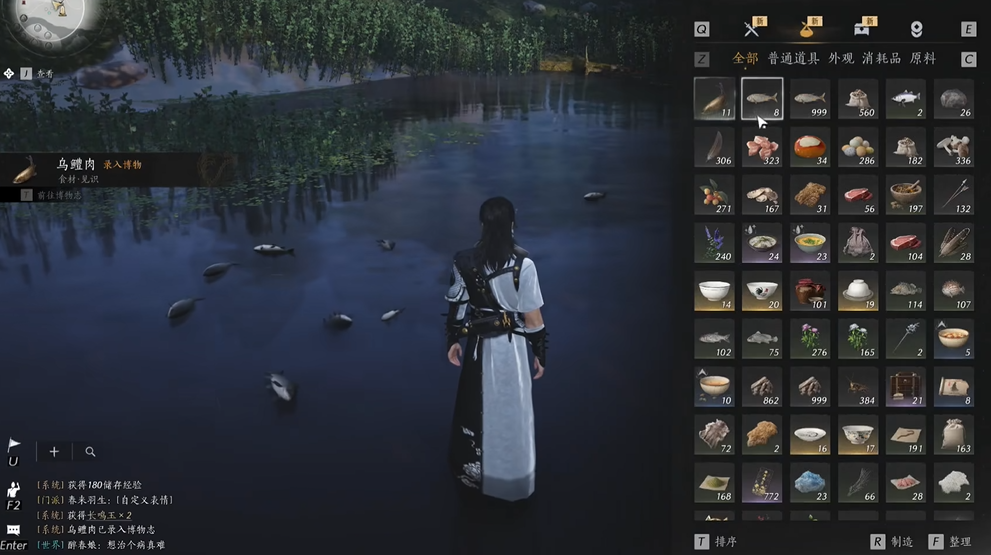Image resolution: width=991 pixels, height=555 pixels.
Task: Pick the mushroom stack of 336
Action: coord(954,147)
